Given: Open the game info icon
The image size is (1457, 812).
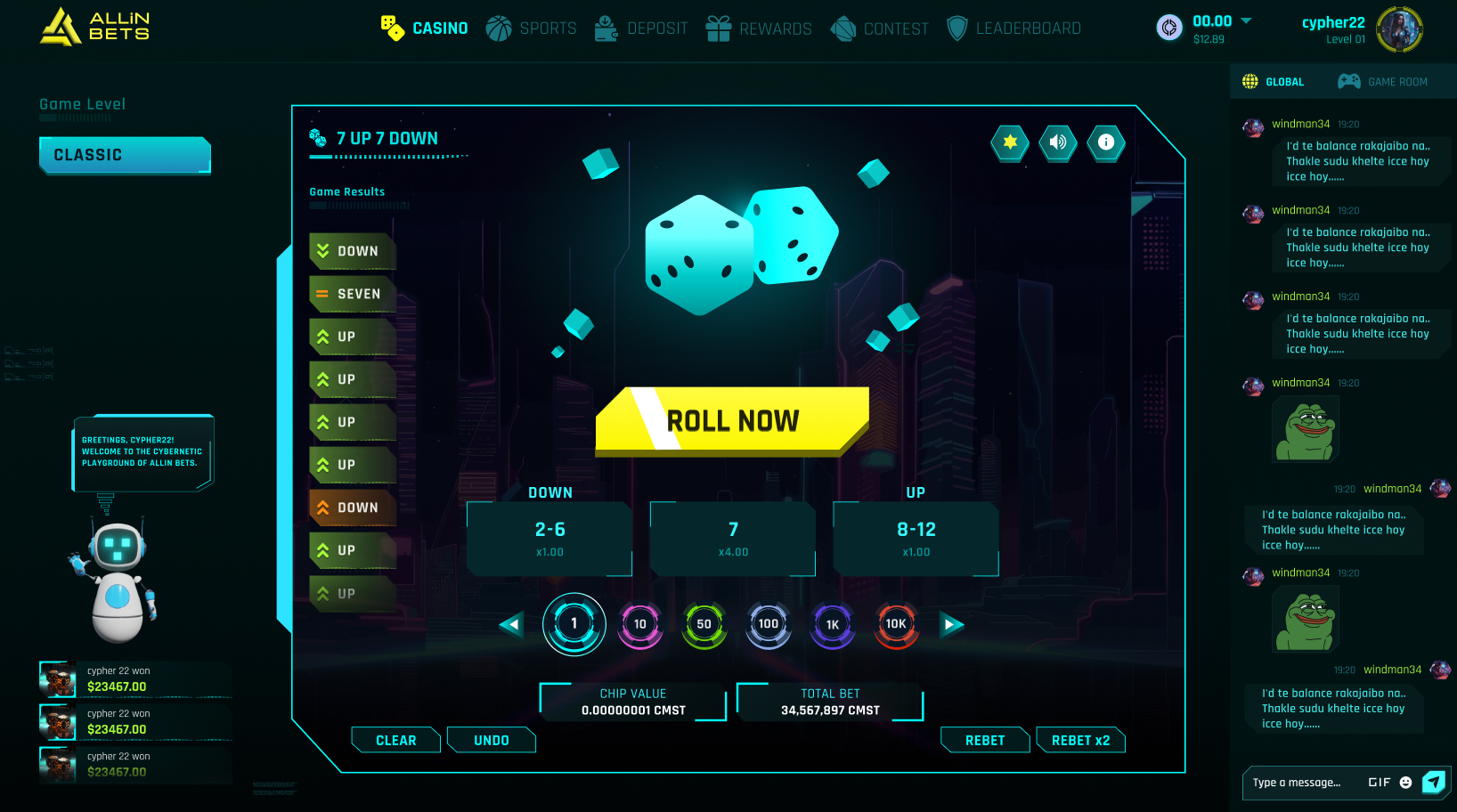Looking at the screenshot, I should 1106,142.
